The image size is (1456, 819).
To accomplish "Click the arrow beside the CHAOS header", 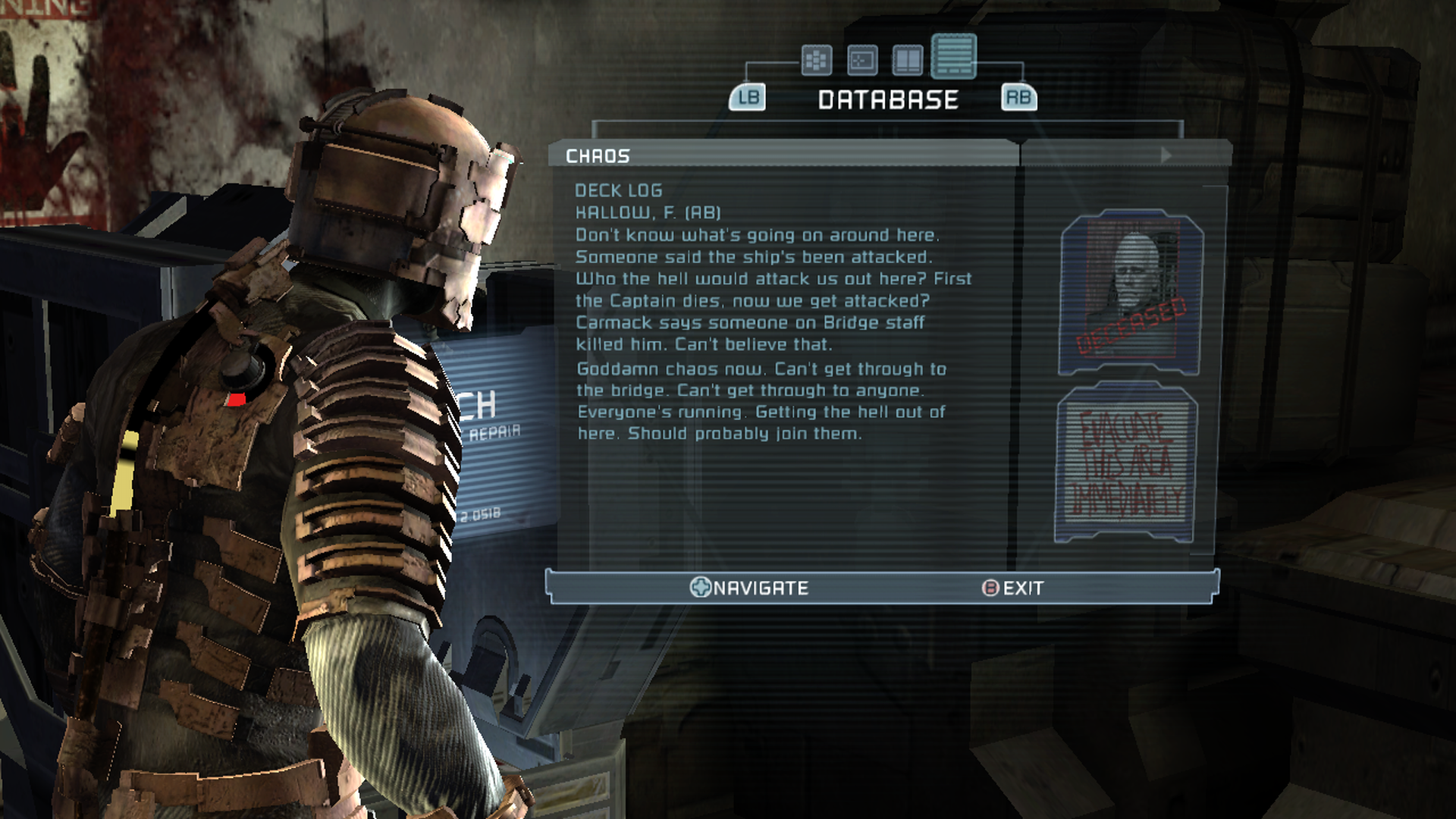I will tap(1166, 155).
